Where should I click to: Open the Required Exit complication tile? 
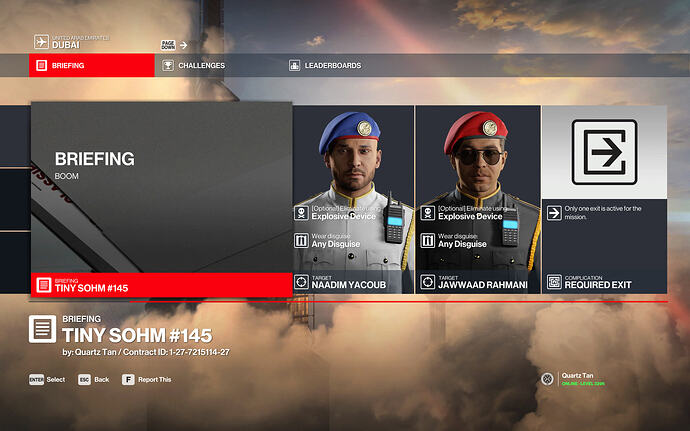(x=603, y=199)
